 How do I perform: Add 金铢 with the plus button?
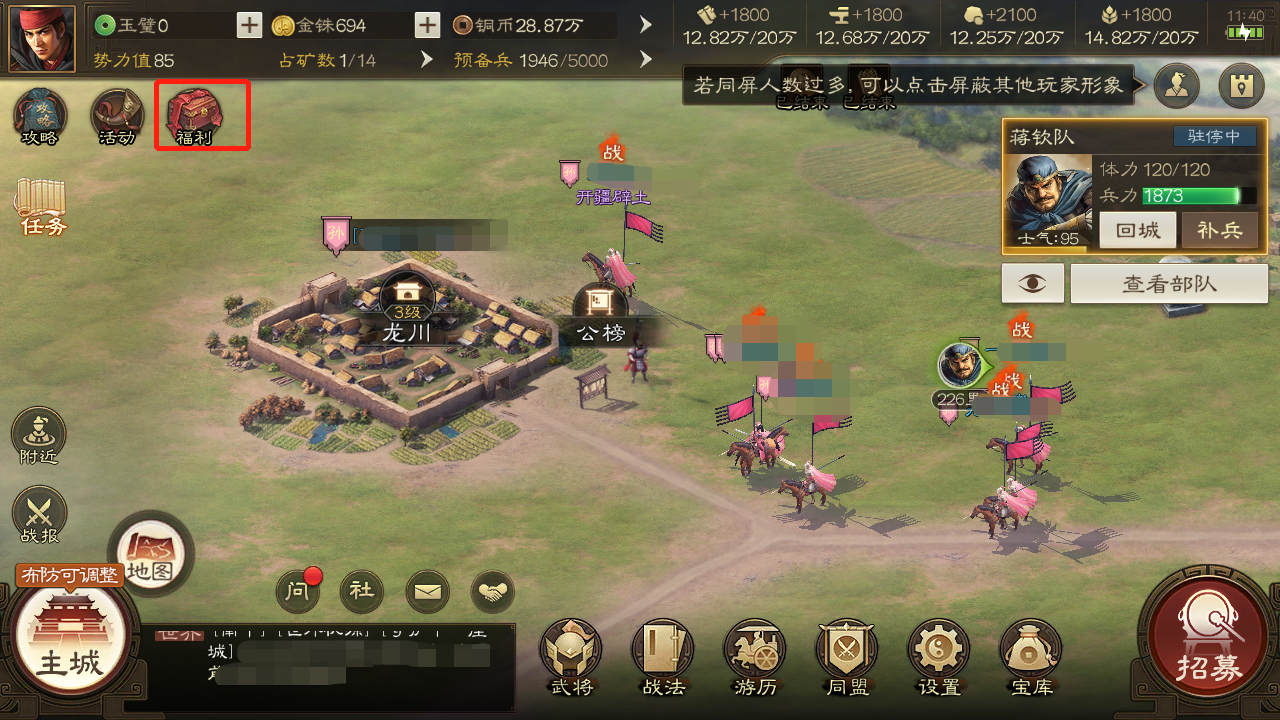[427, 25]
